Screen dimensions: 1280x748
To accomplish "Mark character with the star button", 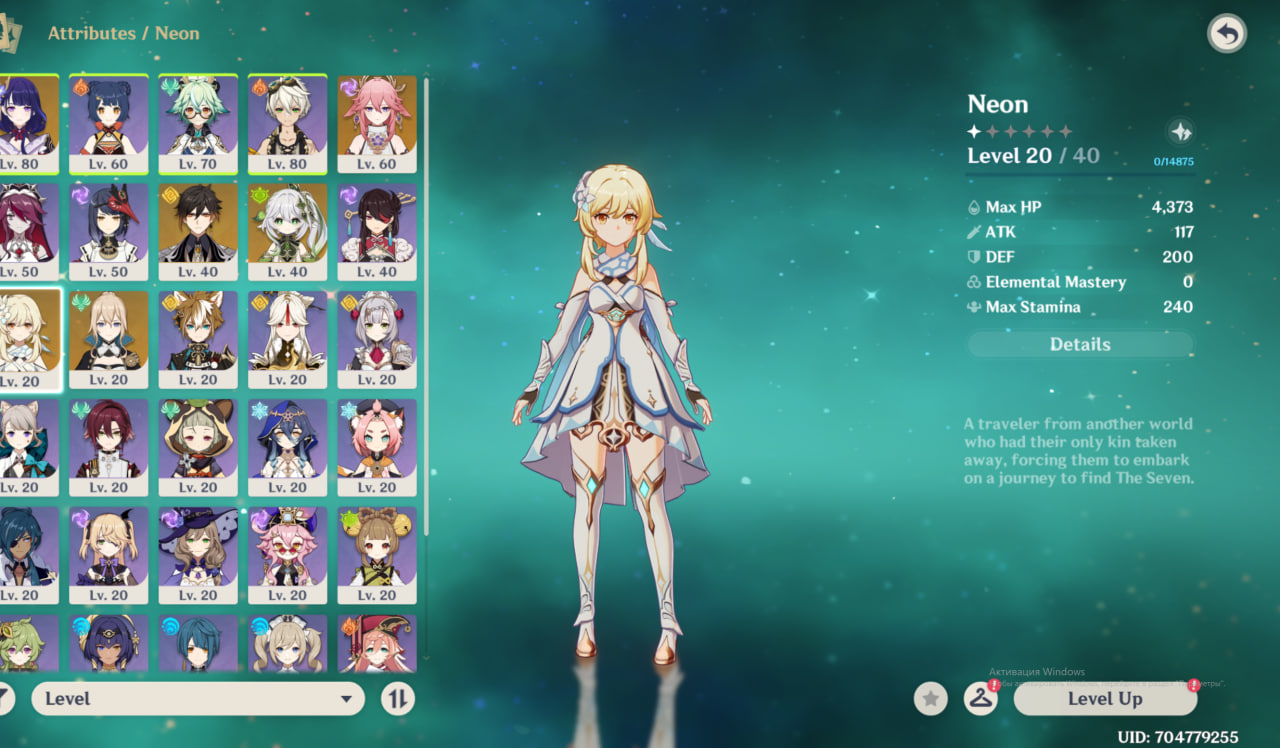I will pos(931,699).
